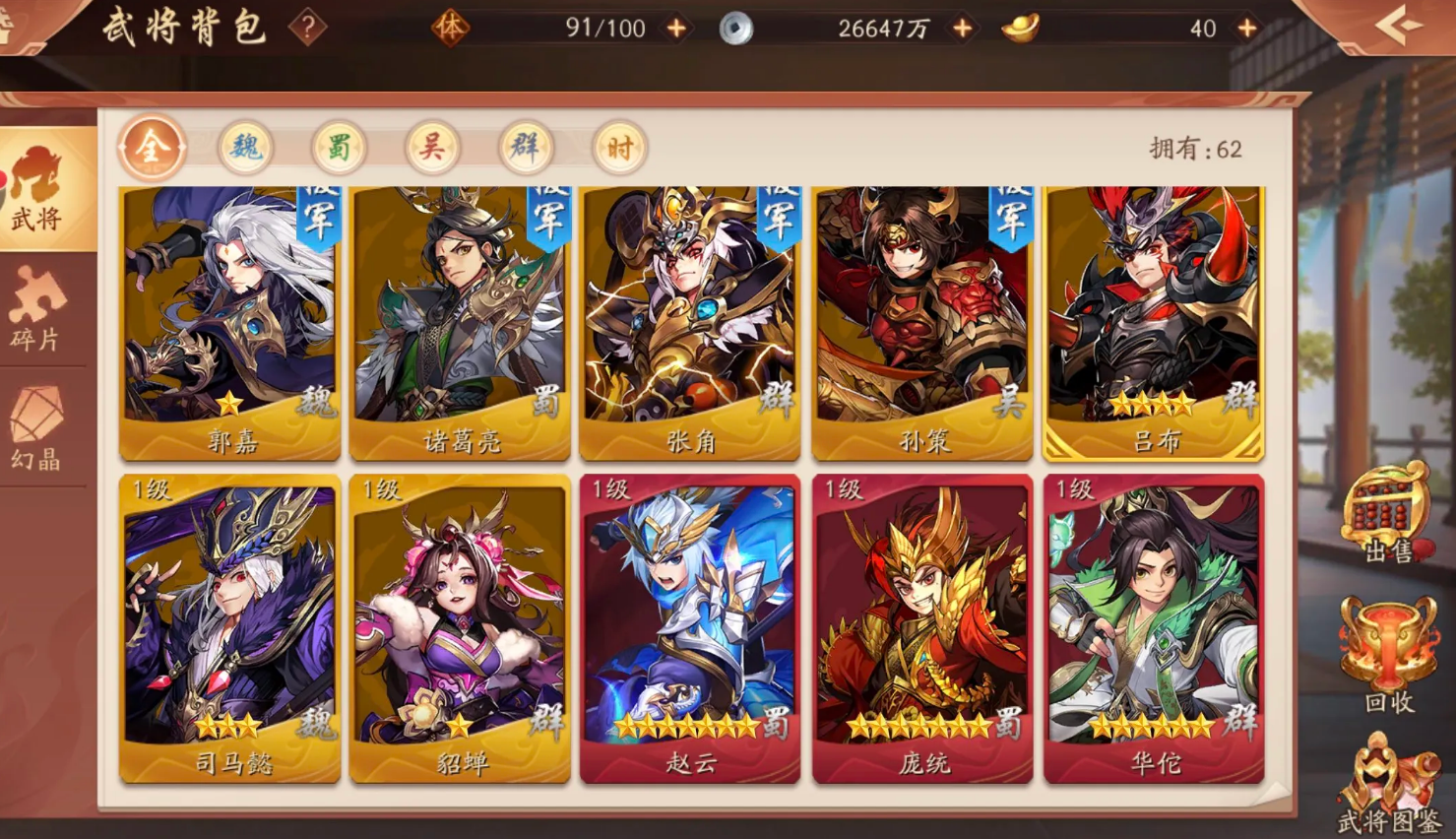1456x839 pixels.
Task: Filter heroes by 蜀 faction
Action: pos(338,148)
